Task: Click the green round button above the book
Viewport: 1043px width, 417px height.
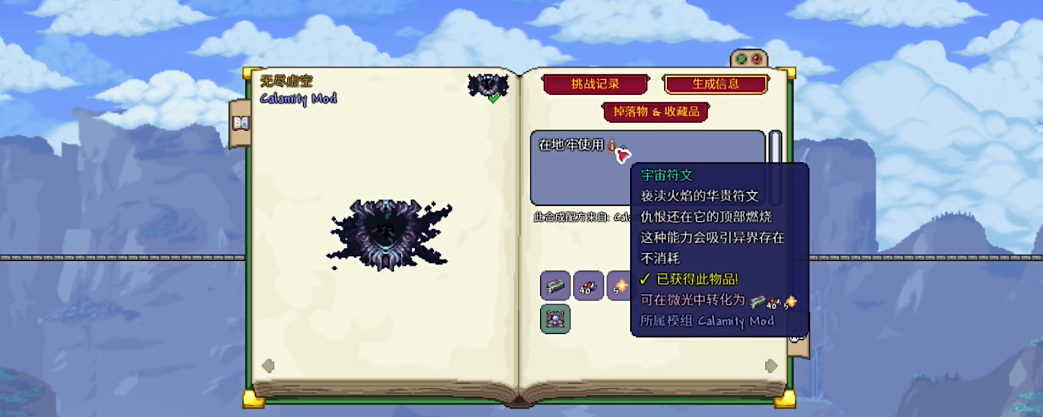Action: pyautogui.click(x=742, y=59)
